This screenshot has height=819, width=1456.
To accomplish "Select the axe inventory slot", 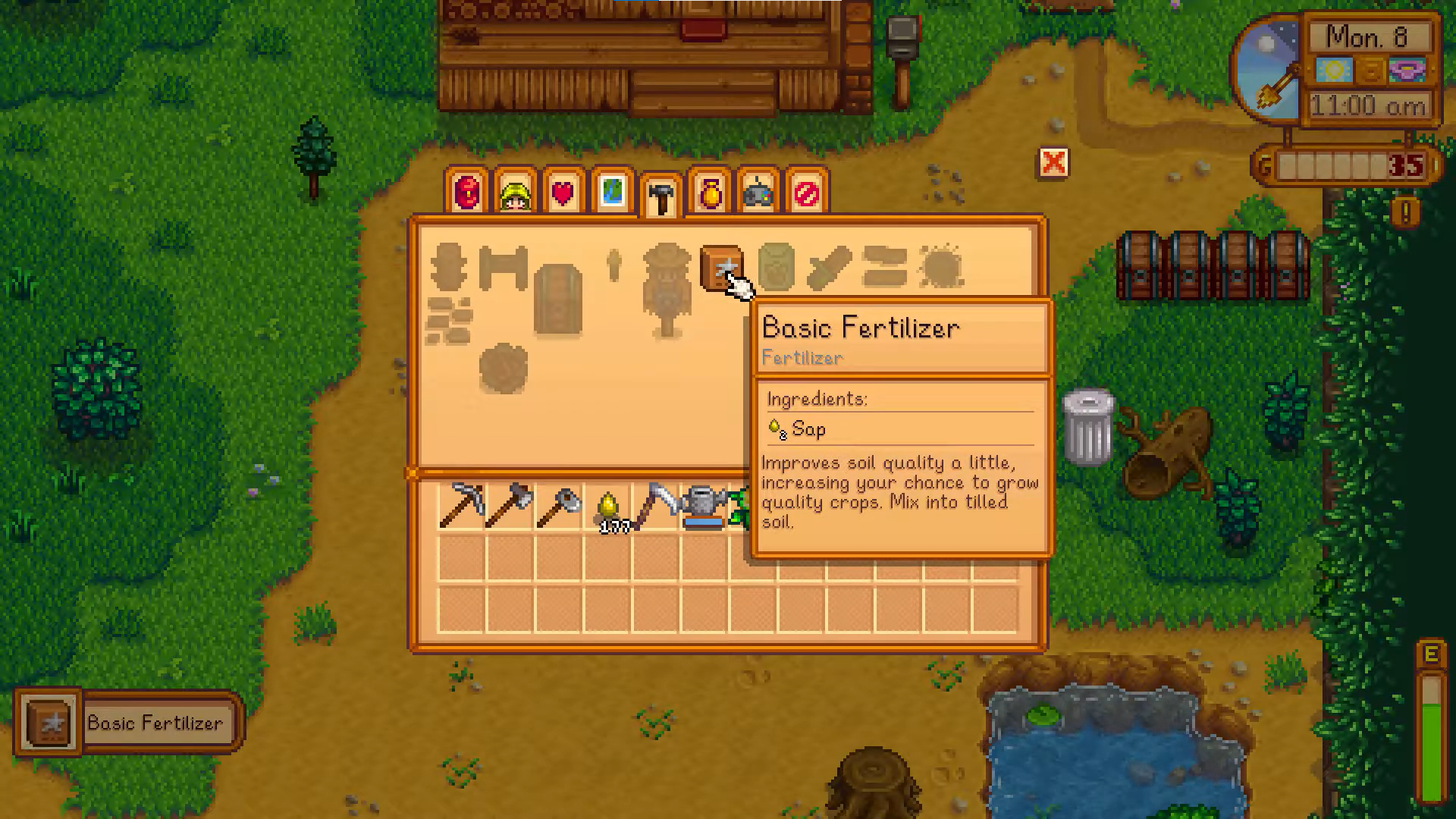I will [x=510, y=505].
